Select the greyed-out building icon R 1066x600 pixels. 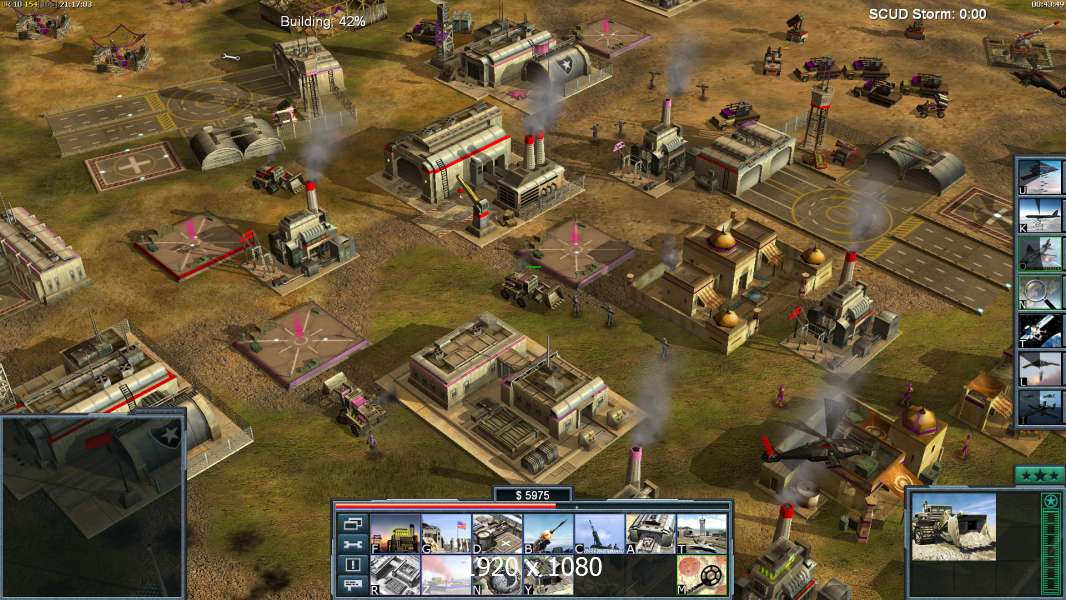click(395, 574)
